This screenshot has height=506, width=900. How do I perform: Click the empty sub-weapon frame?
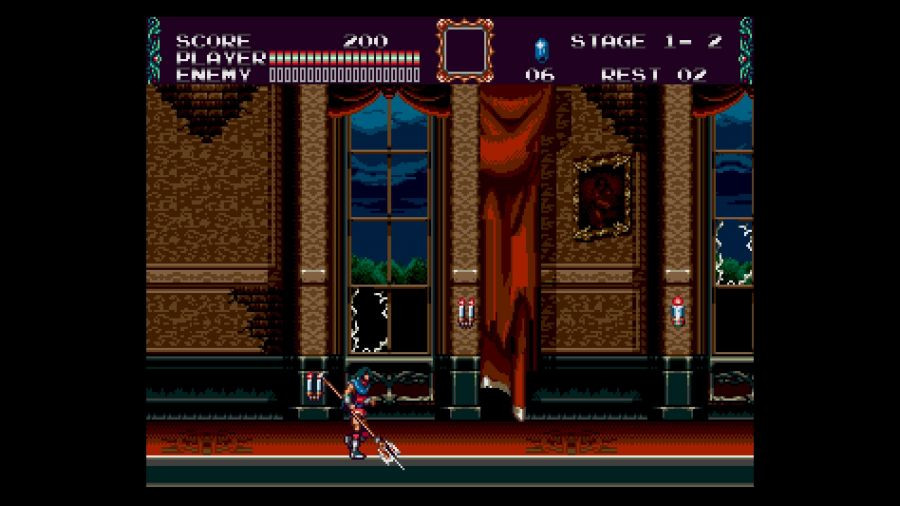(x=465, y=50)
